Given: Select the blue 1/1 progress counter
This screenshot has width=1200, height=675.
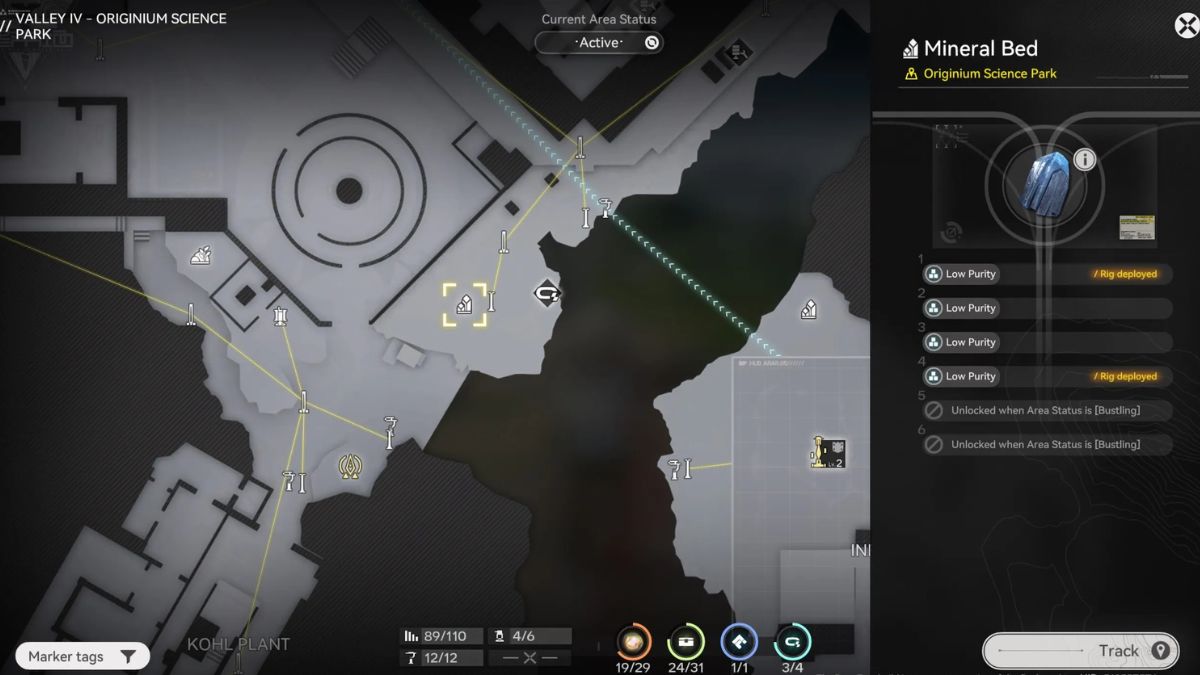Looking at the screenshot, I should pyautogui.click(x=739, y=642).
